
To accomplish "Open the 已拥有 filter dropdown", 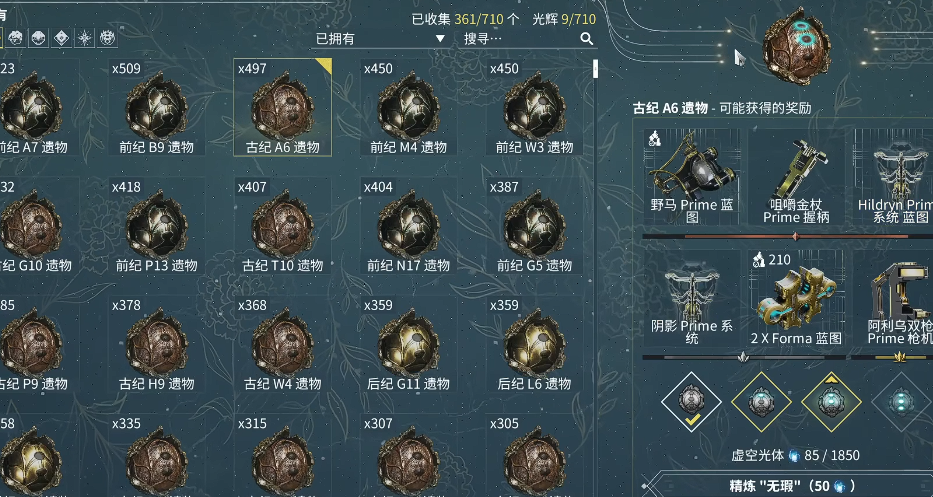I will tap(380, 39).
